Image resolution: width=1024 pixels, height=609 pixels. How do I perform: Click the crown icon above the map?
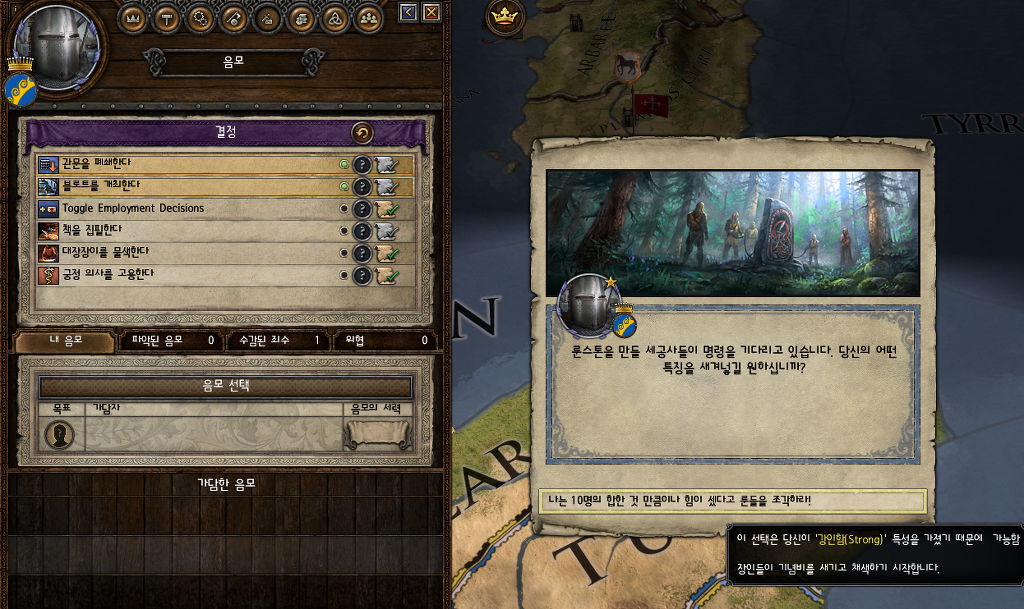pyautogui.click(x=506, y=16)
